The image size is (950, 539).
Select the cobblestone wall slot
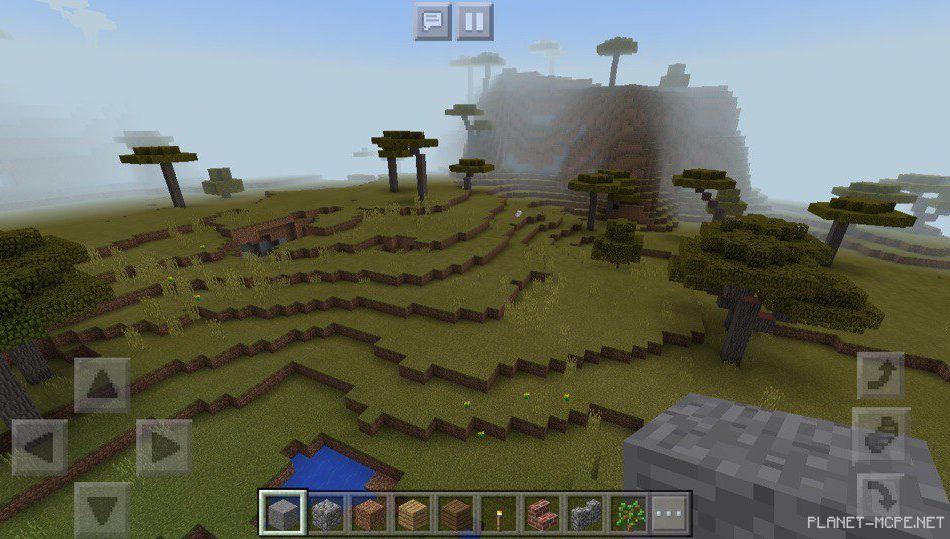[586, 514]
